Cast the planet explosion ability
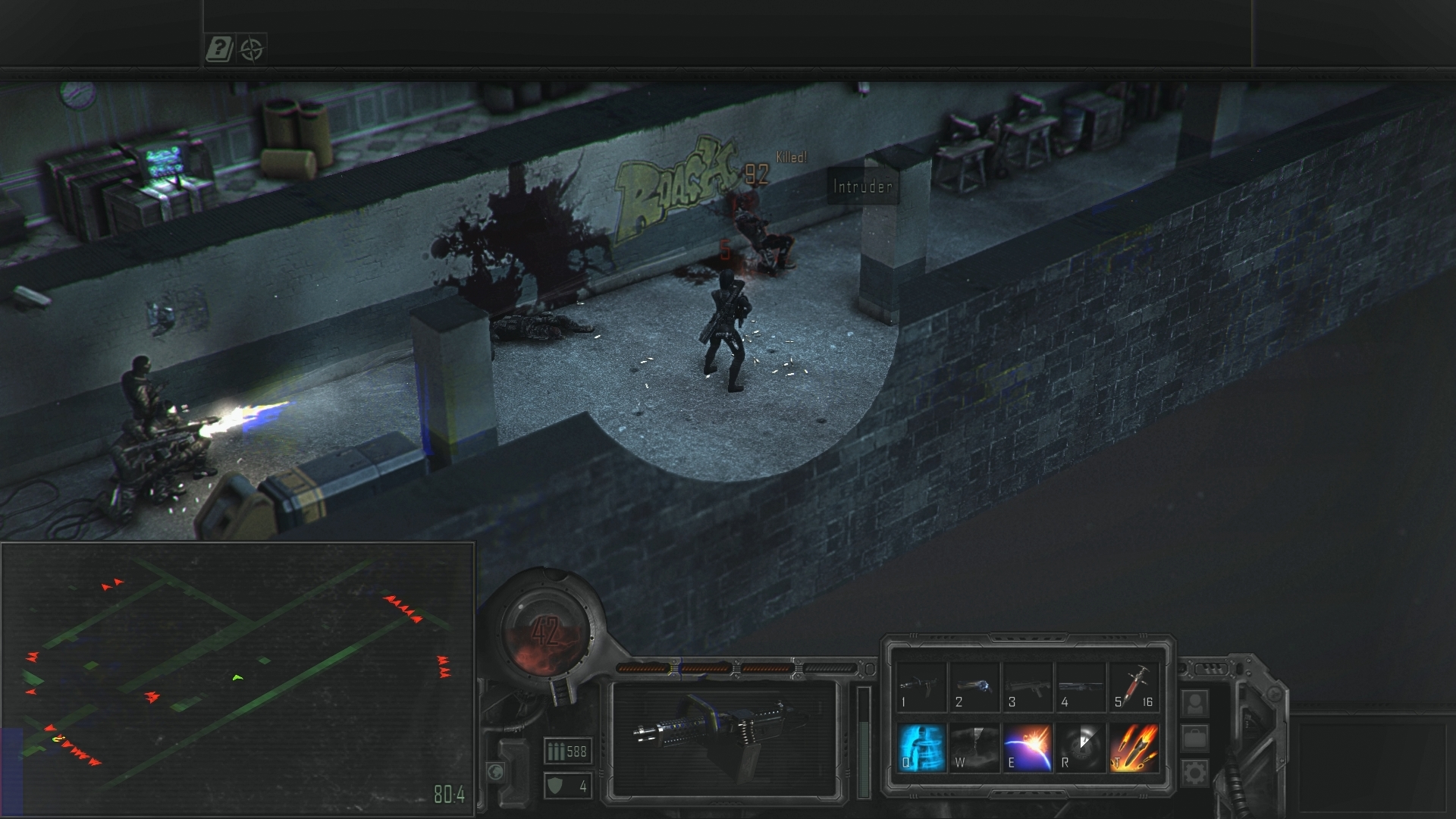Image resolution: width=1456 pixels, height=819 pixels. [x=1028, y=747]
